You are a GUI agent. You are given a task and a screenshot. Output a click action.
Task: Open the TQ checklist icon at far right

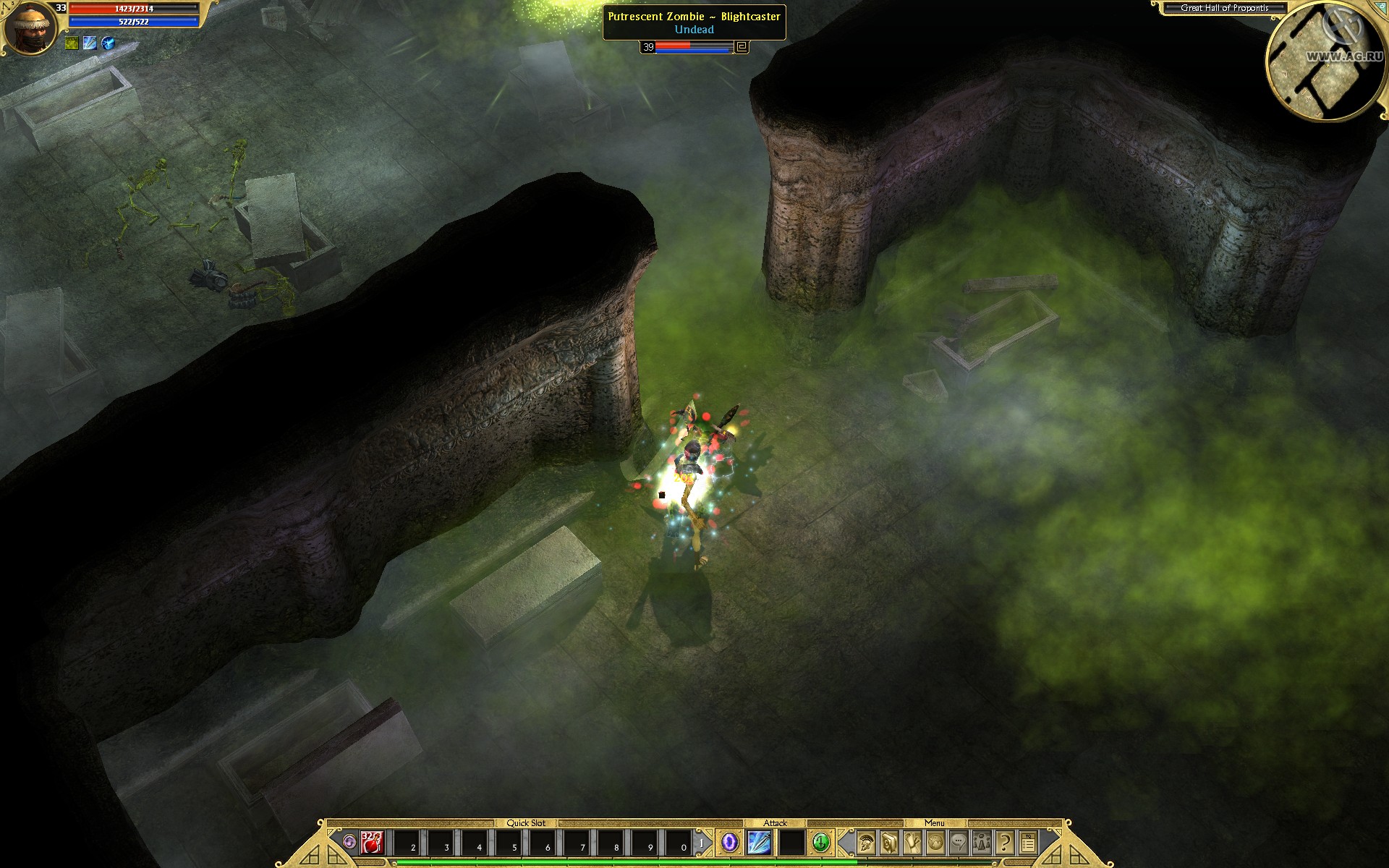point(1028,843)
